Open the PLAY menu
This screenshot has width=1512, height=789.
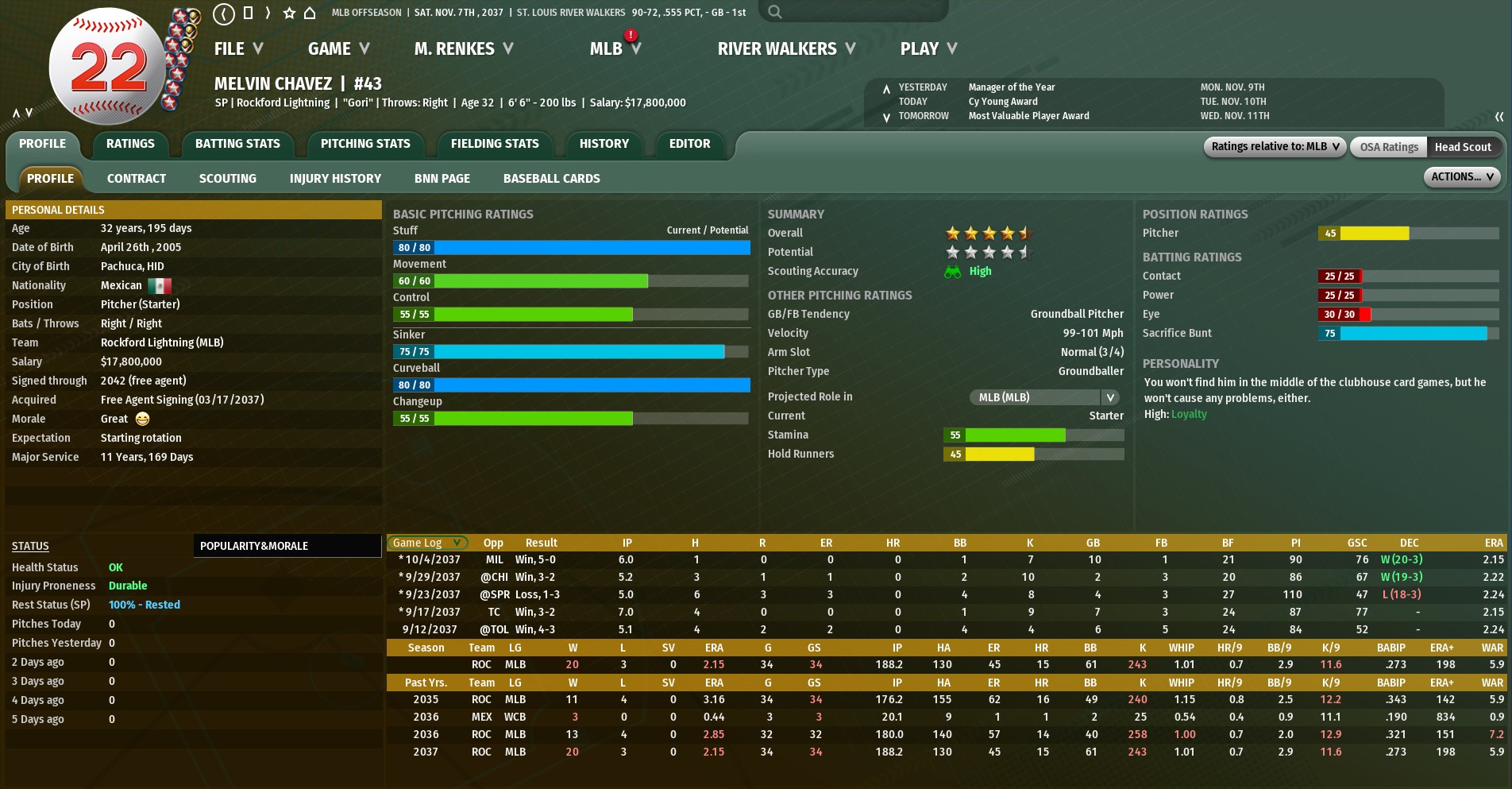(x=928, y=49)
